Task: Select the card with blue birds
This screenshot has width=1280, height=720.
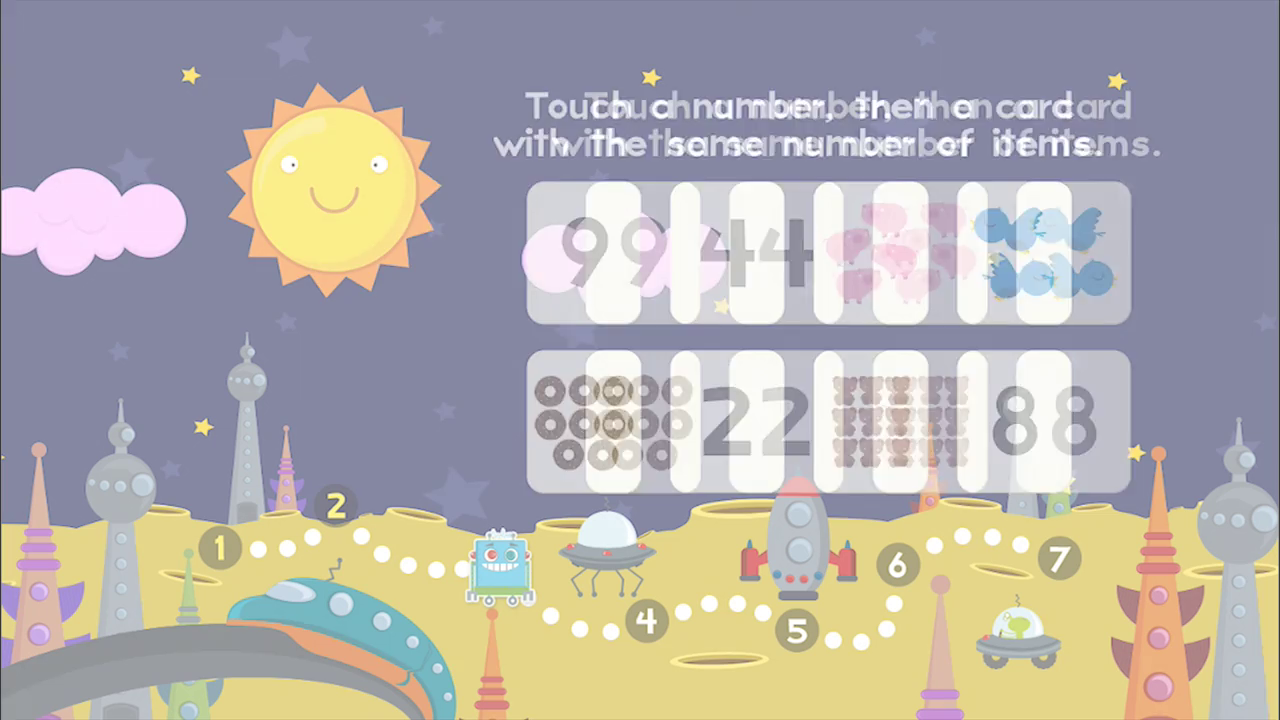Action: [x=1045, y=253]
